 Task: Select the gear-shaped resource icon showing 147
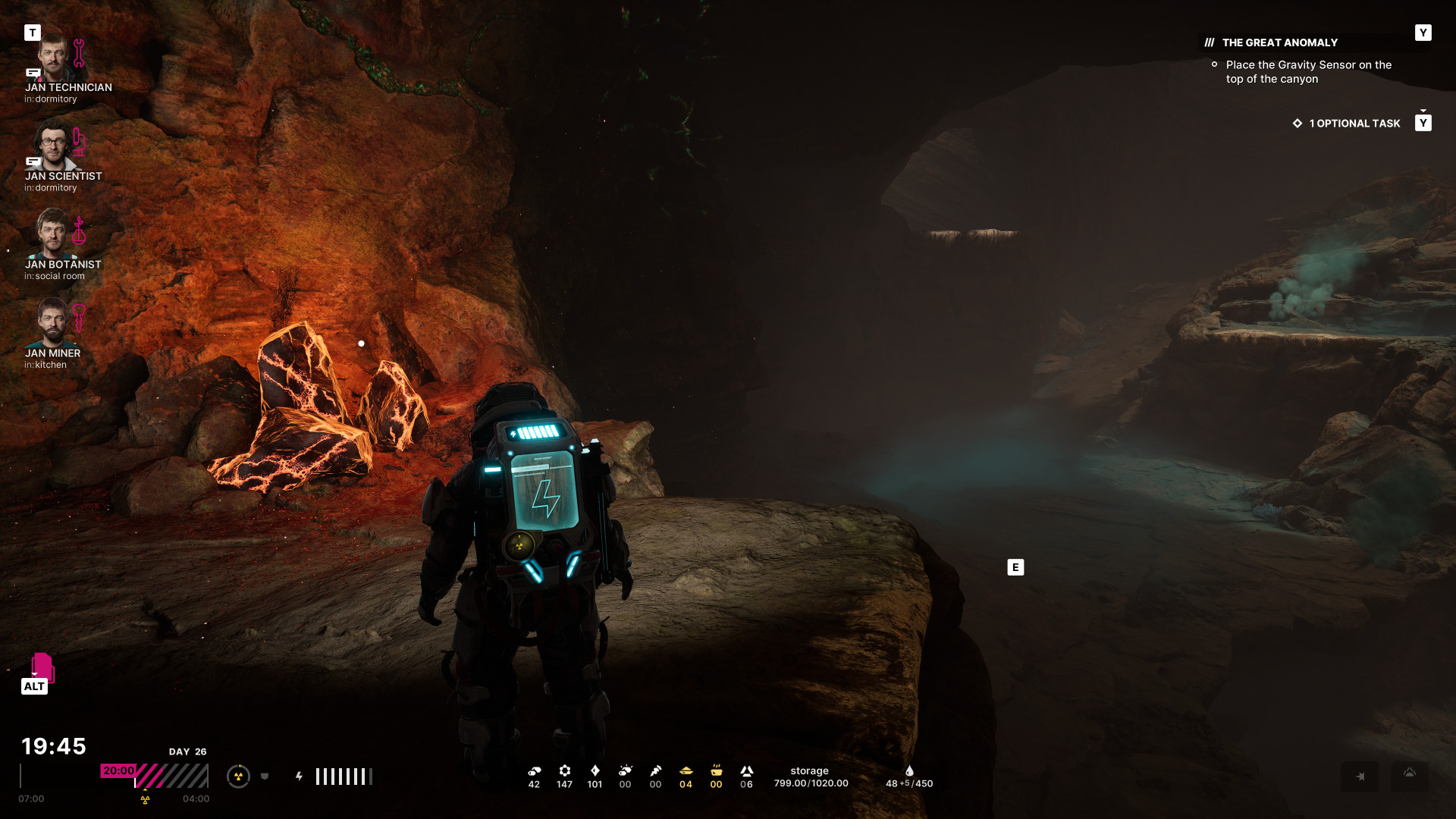[x=565, y=771]
